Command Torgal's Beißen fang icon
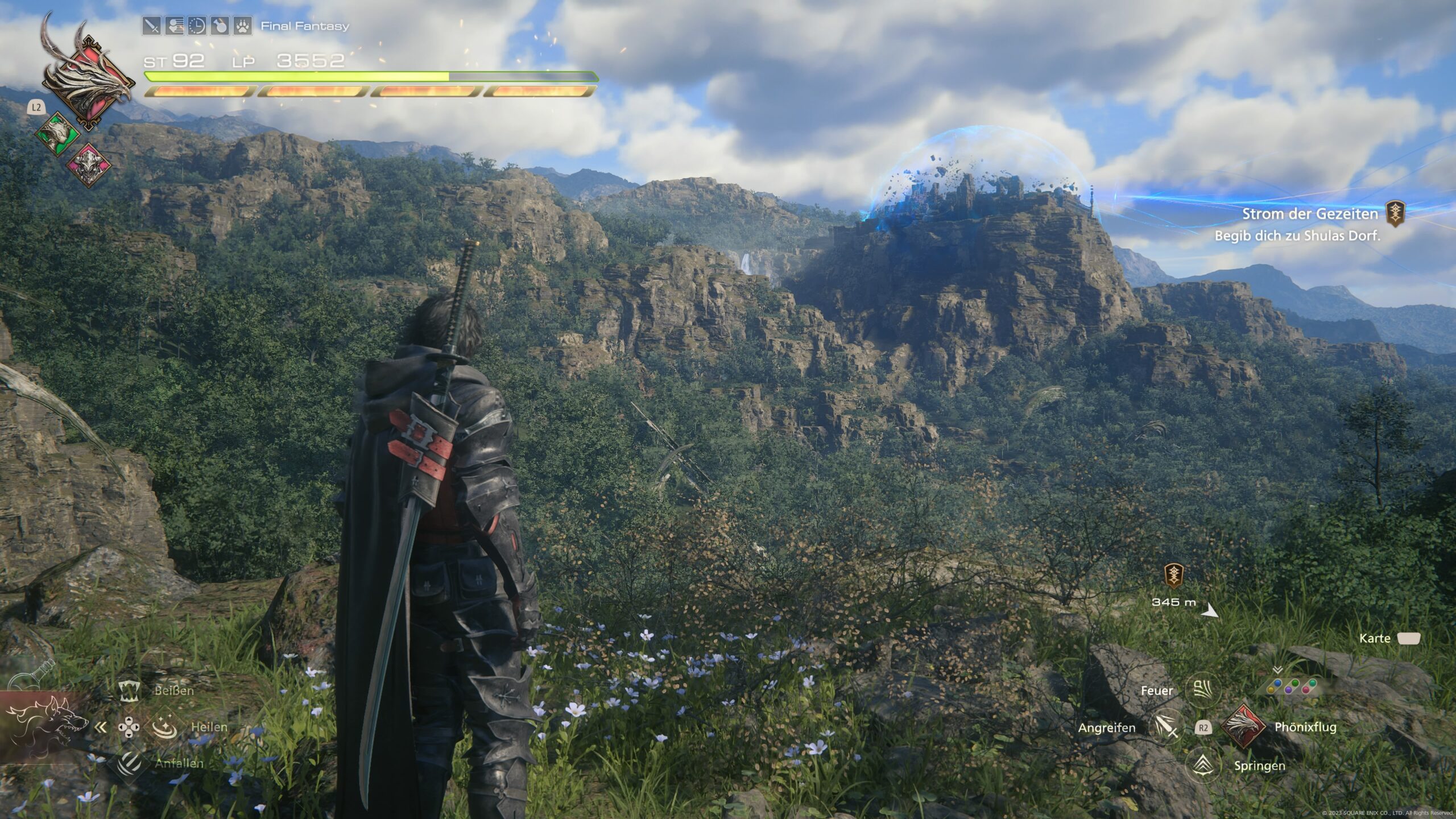Image resolution: width=1456 pixels, height=819 pixels. pyautogui.click(x=130, y=690)
